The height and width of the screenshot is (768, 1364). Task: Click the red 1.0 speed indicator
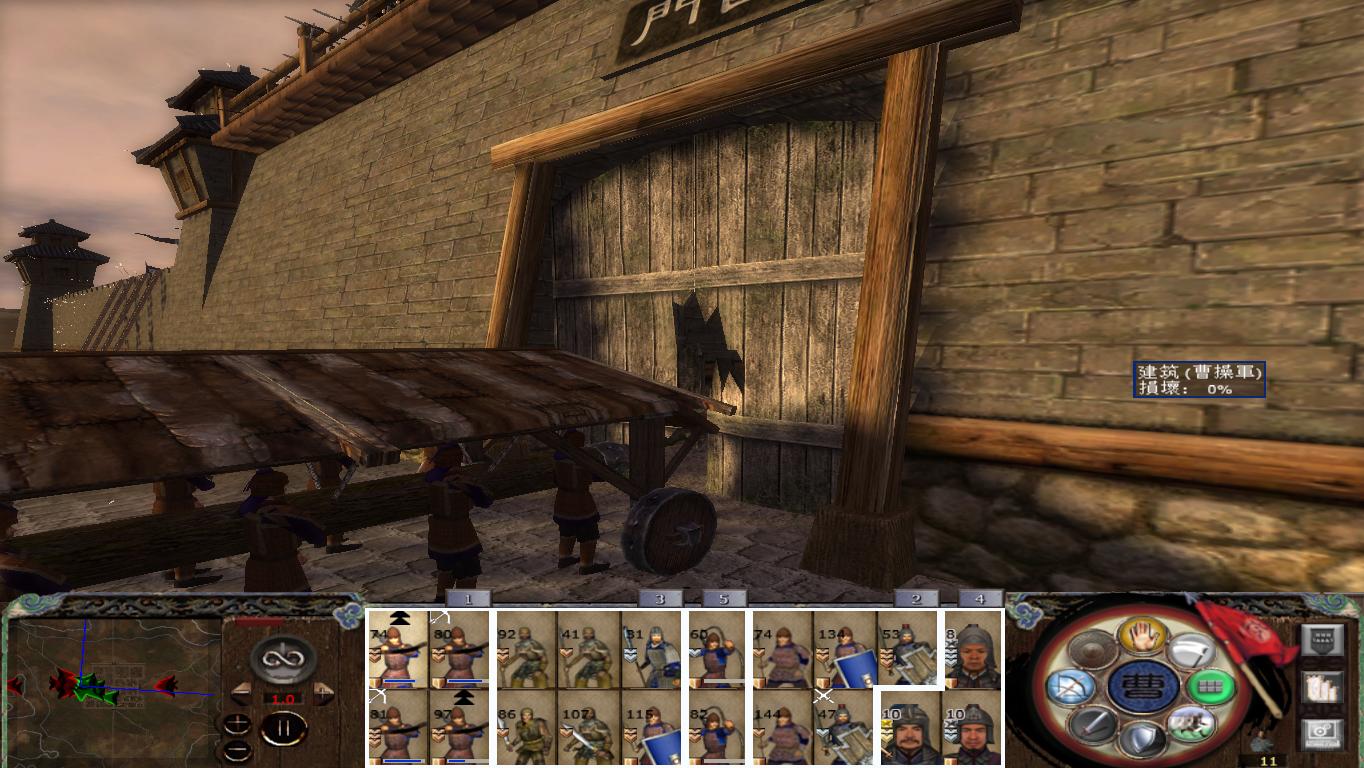tap(284, 699)
